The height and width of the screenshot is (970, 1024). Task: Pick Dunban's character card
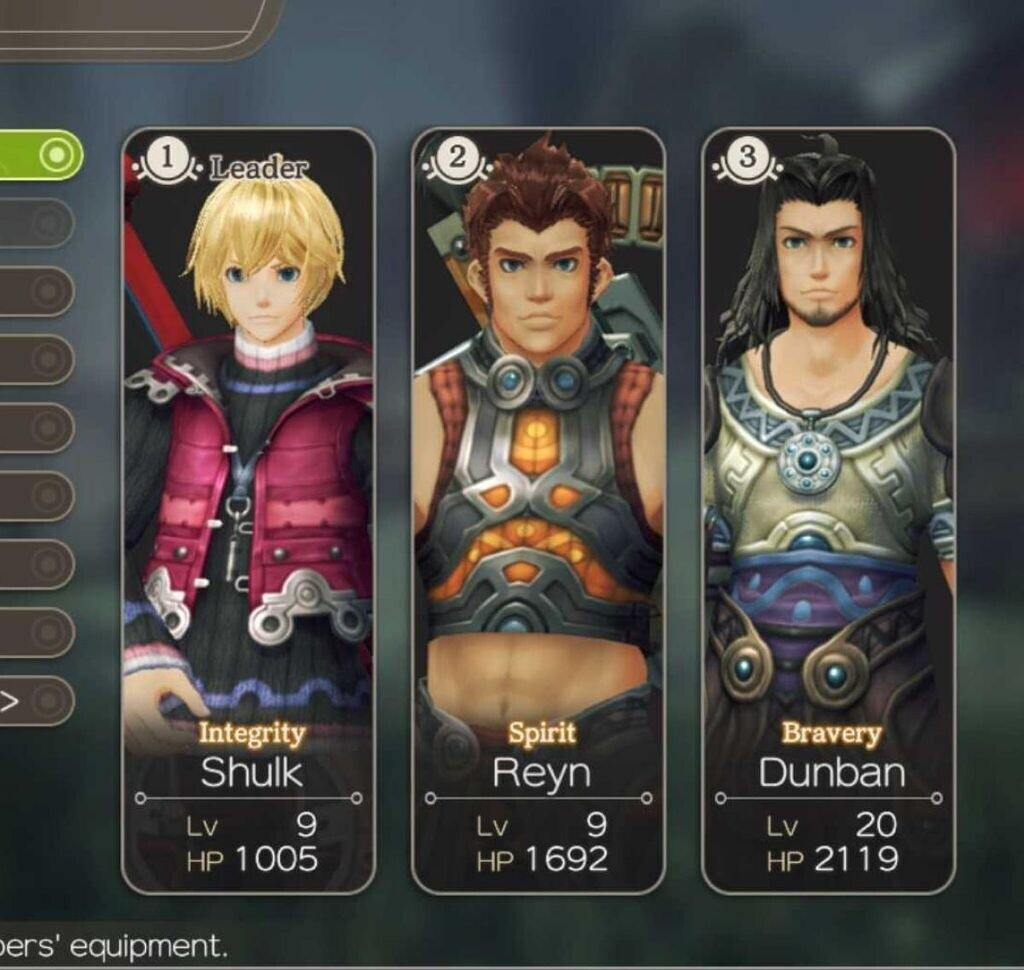(x=828, y=510)
